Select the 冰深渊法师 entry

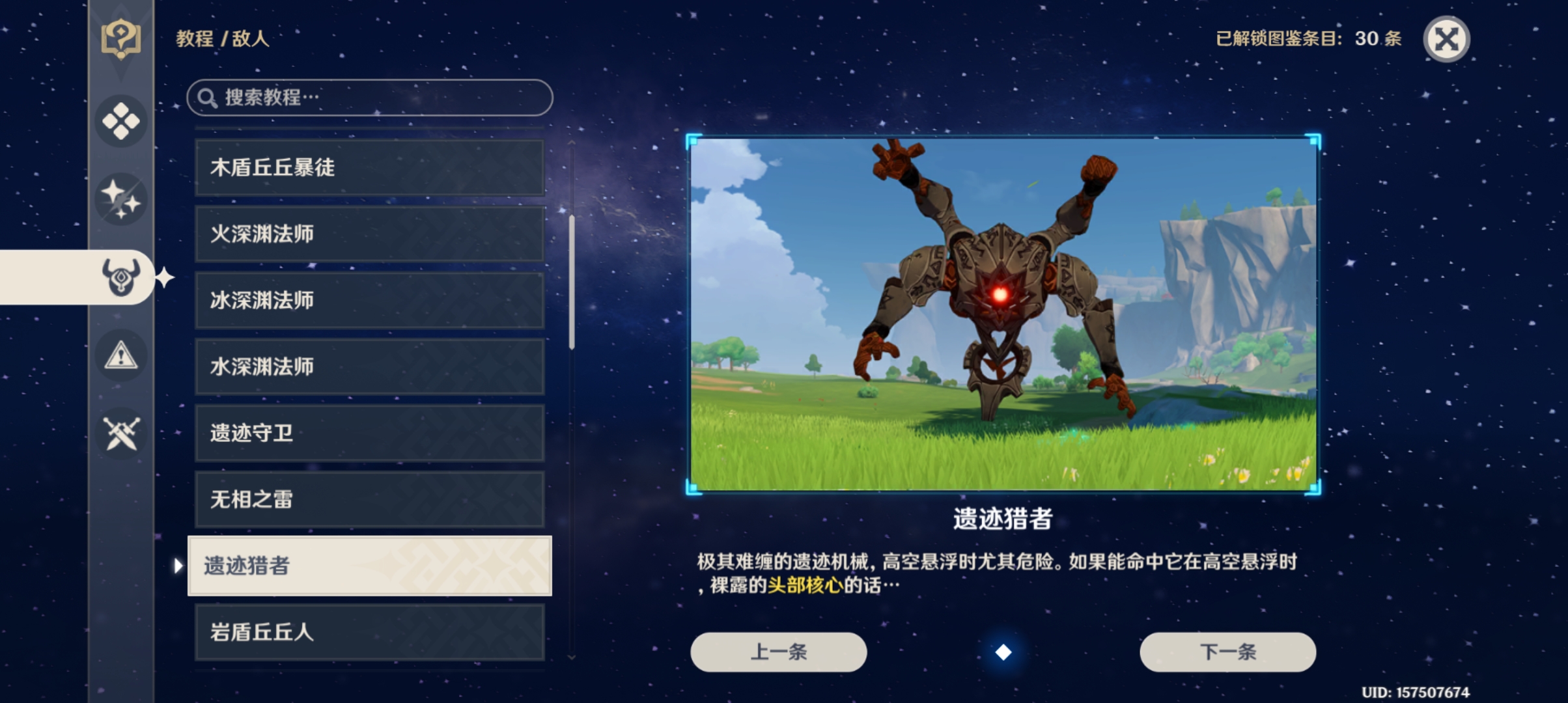click(369, 301)
